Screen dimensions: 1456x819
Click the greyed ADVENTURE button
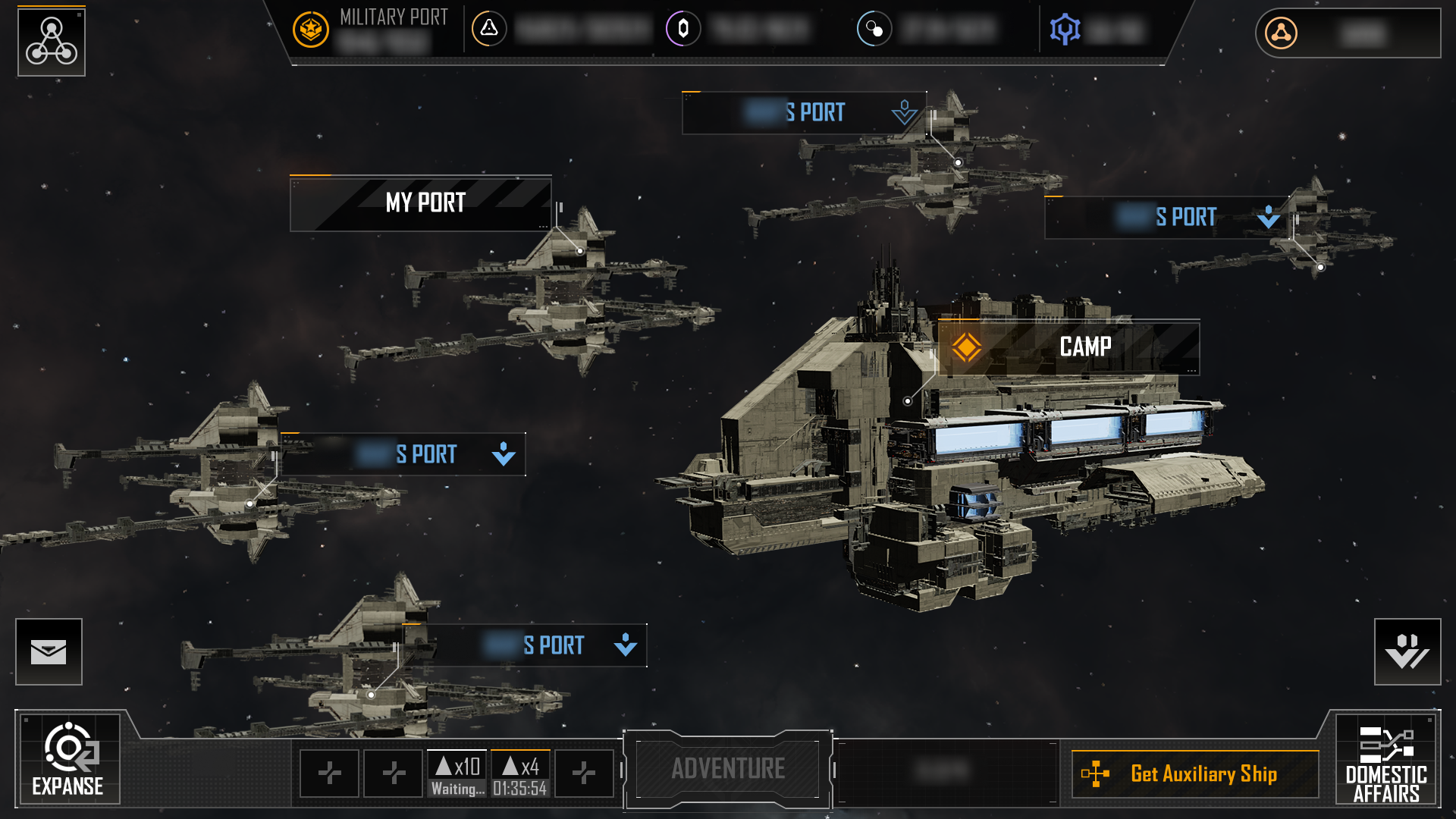tap(726, 768)
